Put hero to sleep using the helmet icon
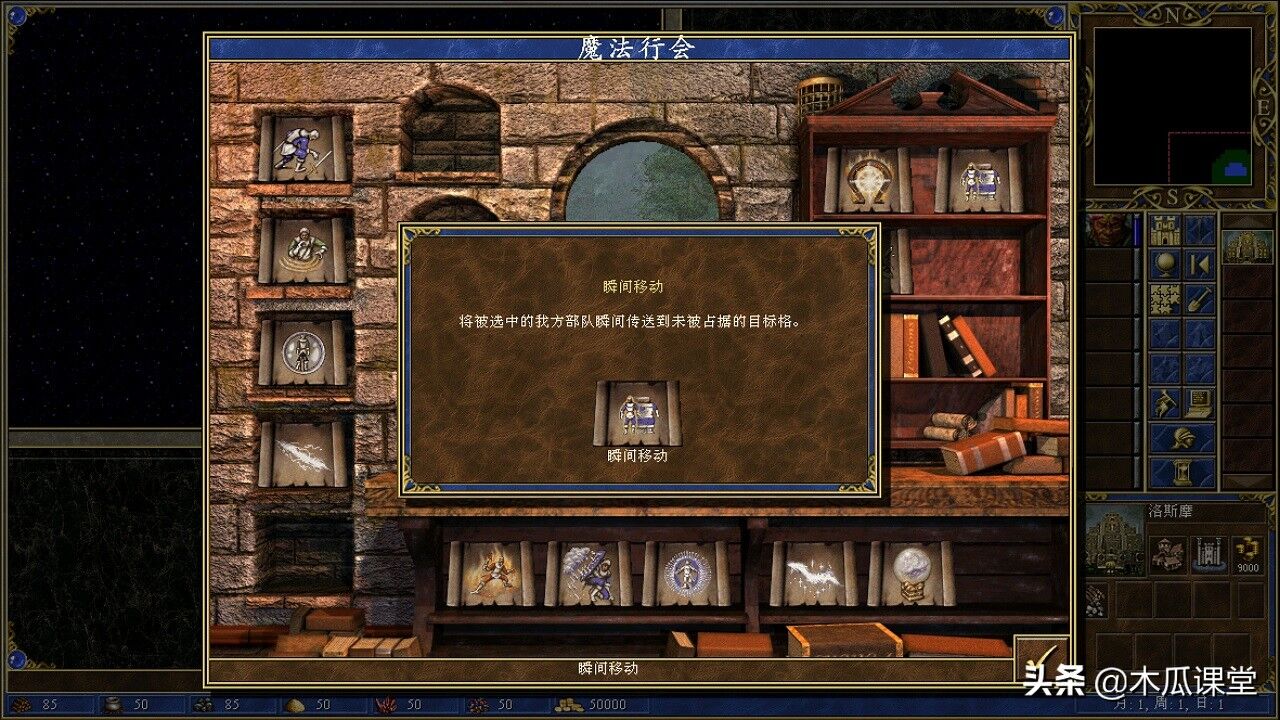This screenshot has width=1280, height=720. click(x=1182, y=436)
